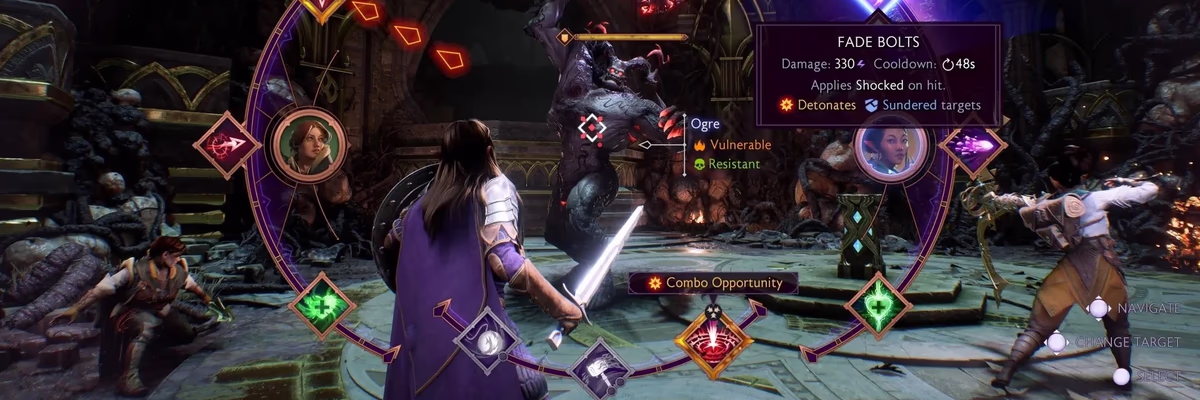Activate the Fade Bolts purple ability
The height and width of the screenshot is (400, 1200).
tap(972, 145)
